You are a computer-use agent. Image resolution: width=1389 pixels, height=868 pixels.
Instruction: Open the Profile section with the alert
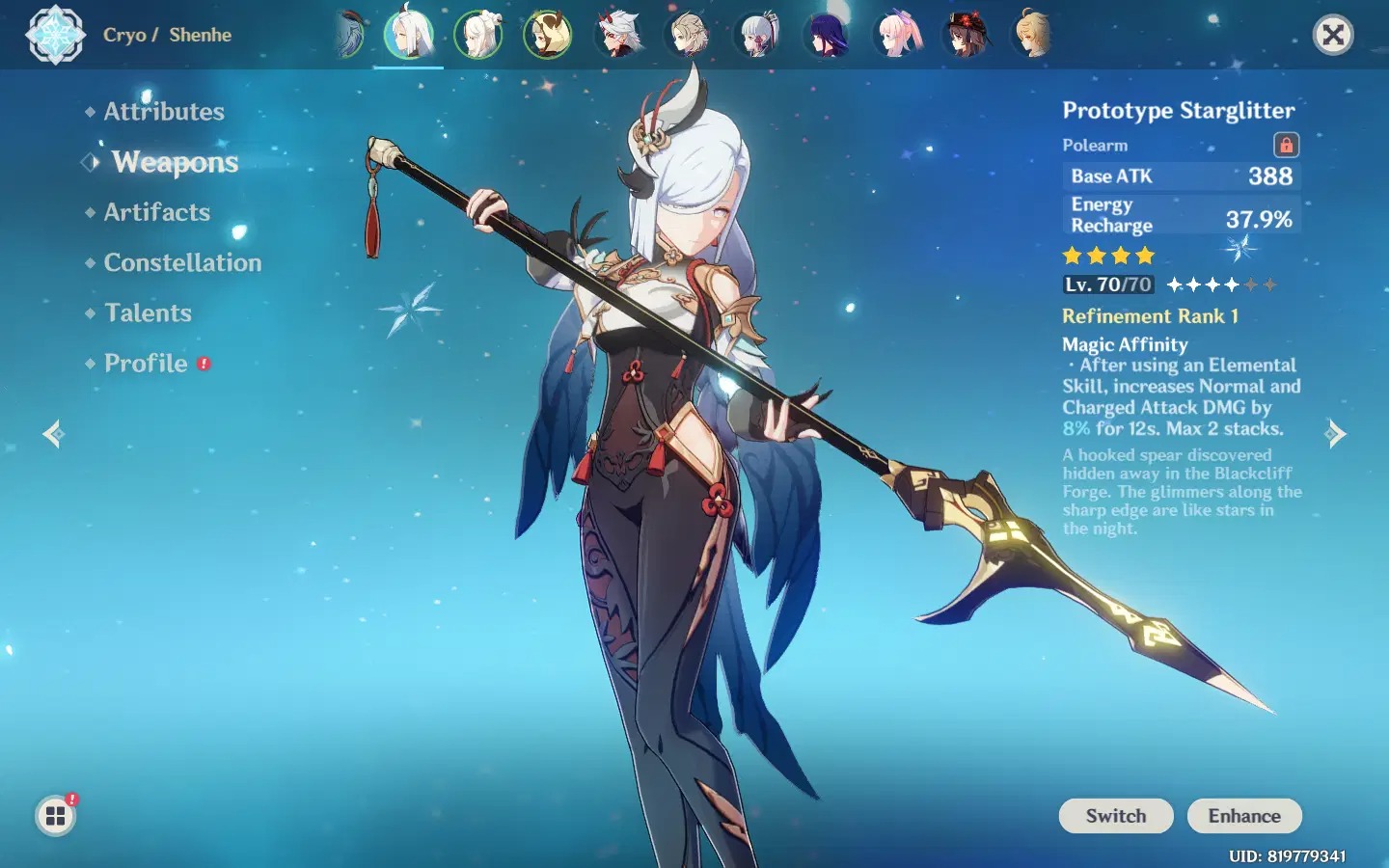[x=146, y=364]
